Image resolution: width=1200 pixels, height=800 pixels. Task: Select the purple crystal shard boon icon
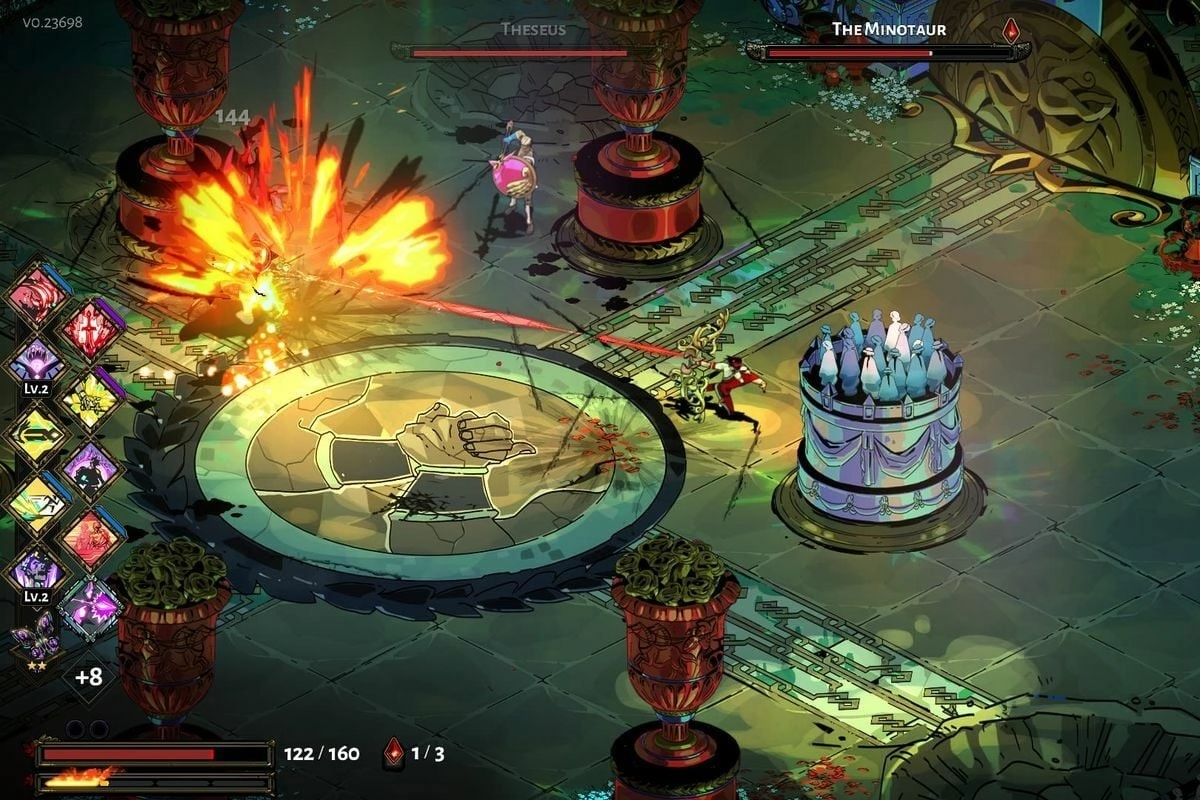(92, 608)
